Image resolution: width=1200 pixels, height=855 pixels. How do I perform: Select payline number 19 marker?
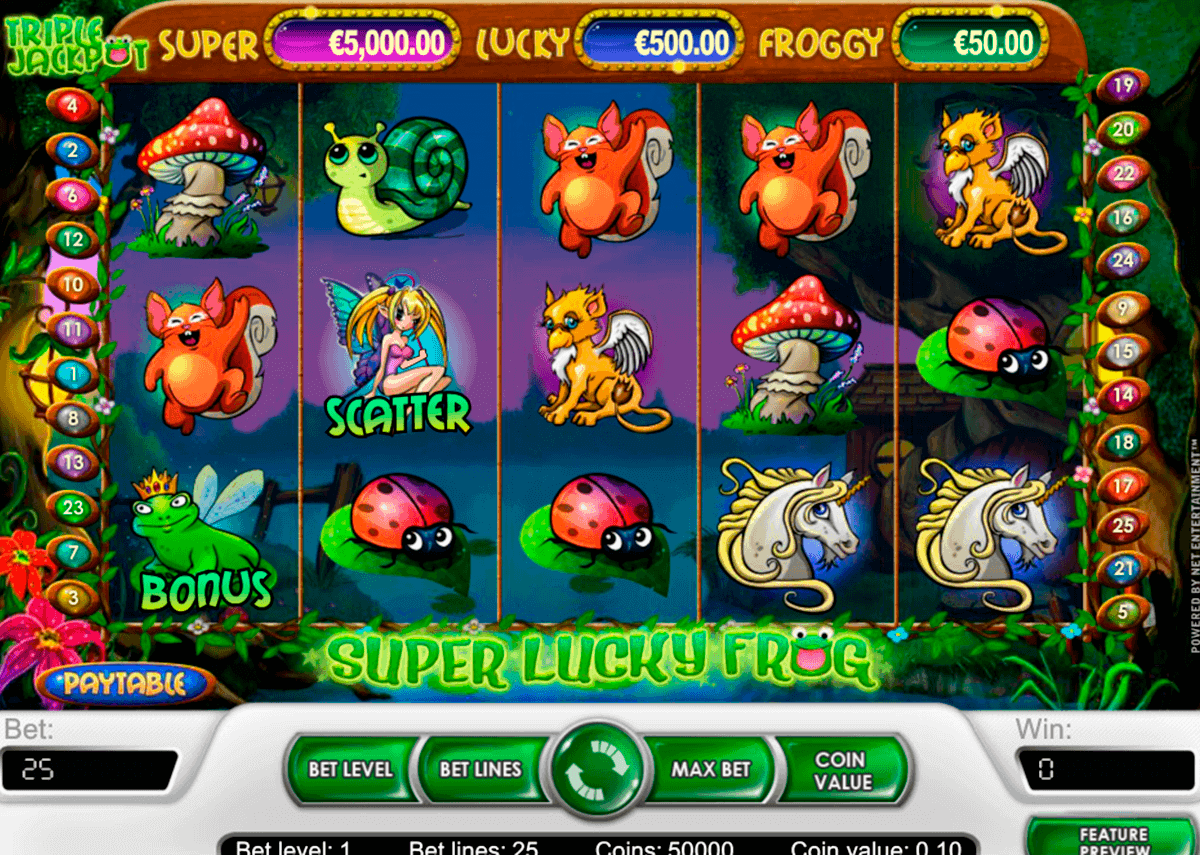click(x=1122, y=86)
